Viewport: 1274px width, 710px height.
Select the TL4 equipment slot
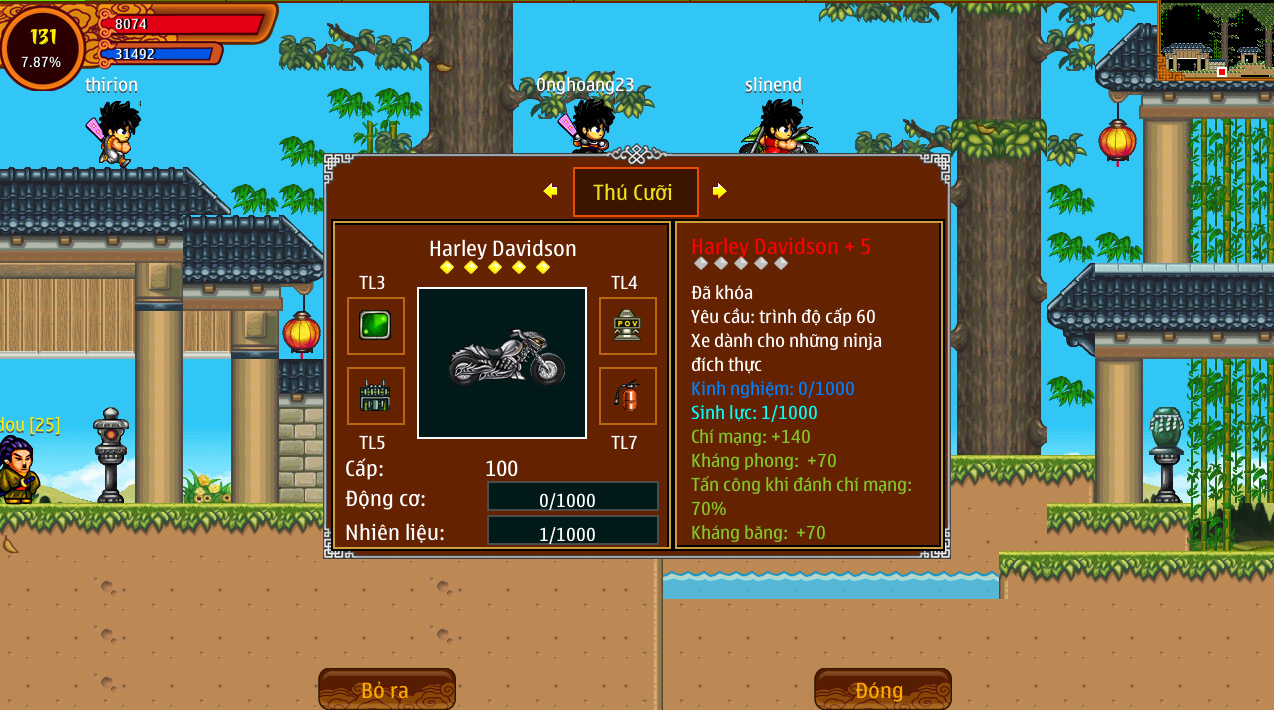point(627,326)
